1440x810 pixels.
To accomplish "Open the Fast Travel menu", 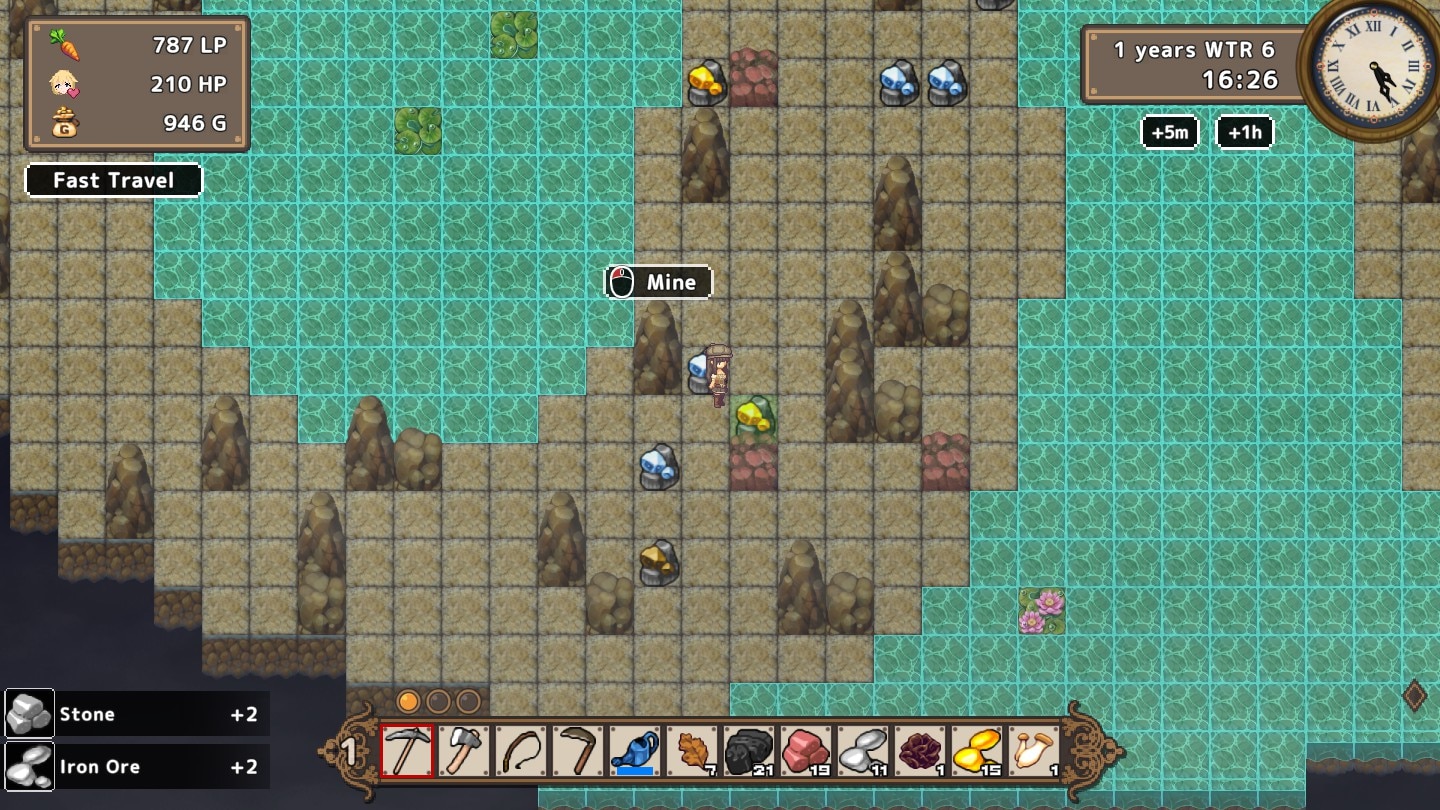I will (114, 180).
